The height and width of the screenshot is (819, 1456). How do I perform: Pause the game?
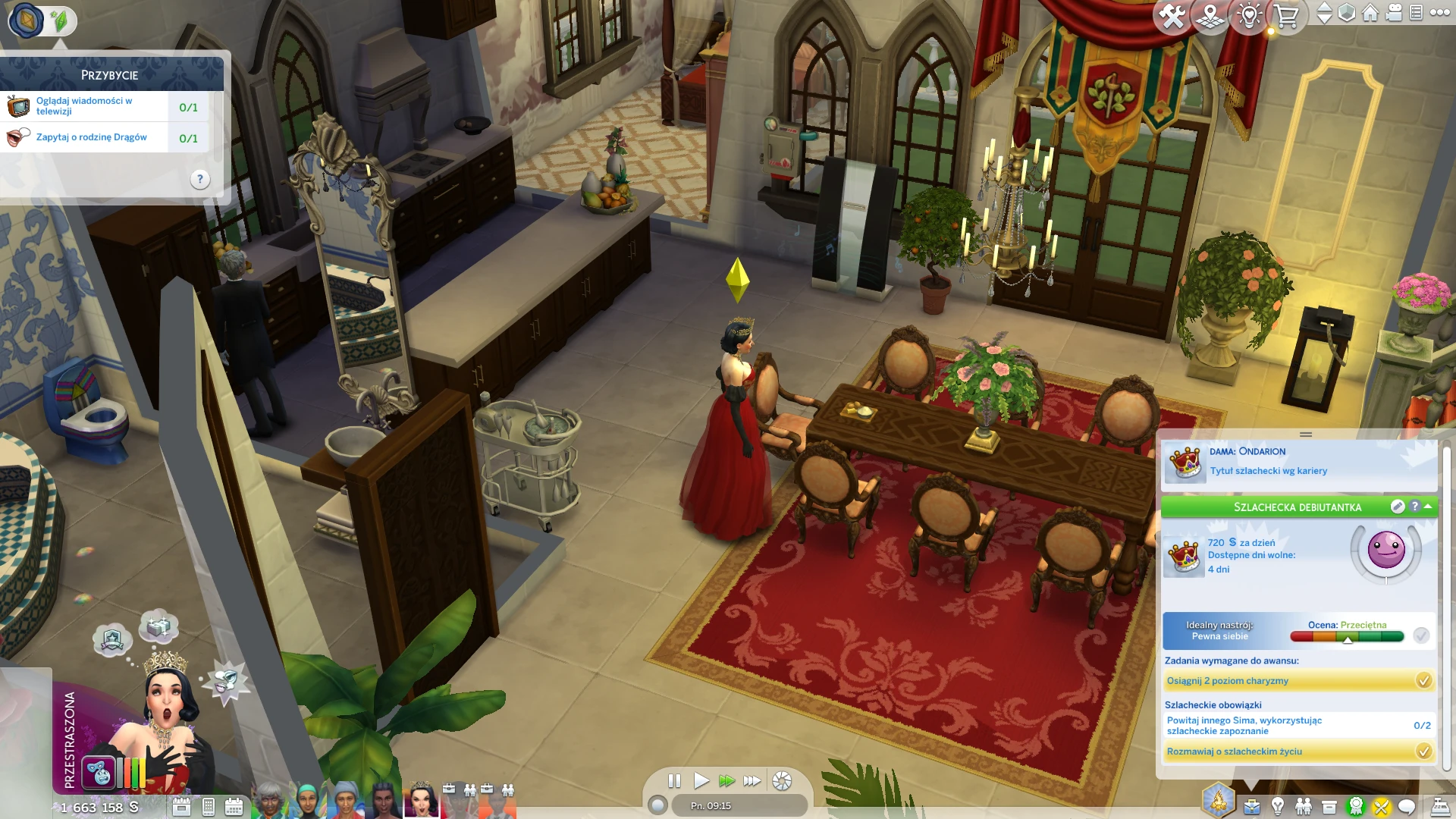coord(674,780)
